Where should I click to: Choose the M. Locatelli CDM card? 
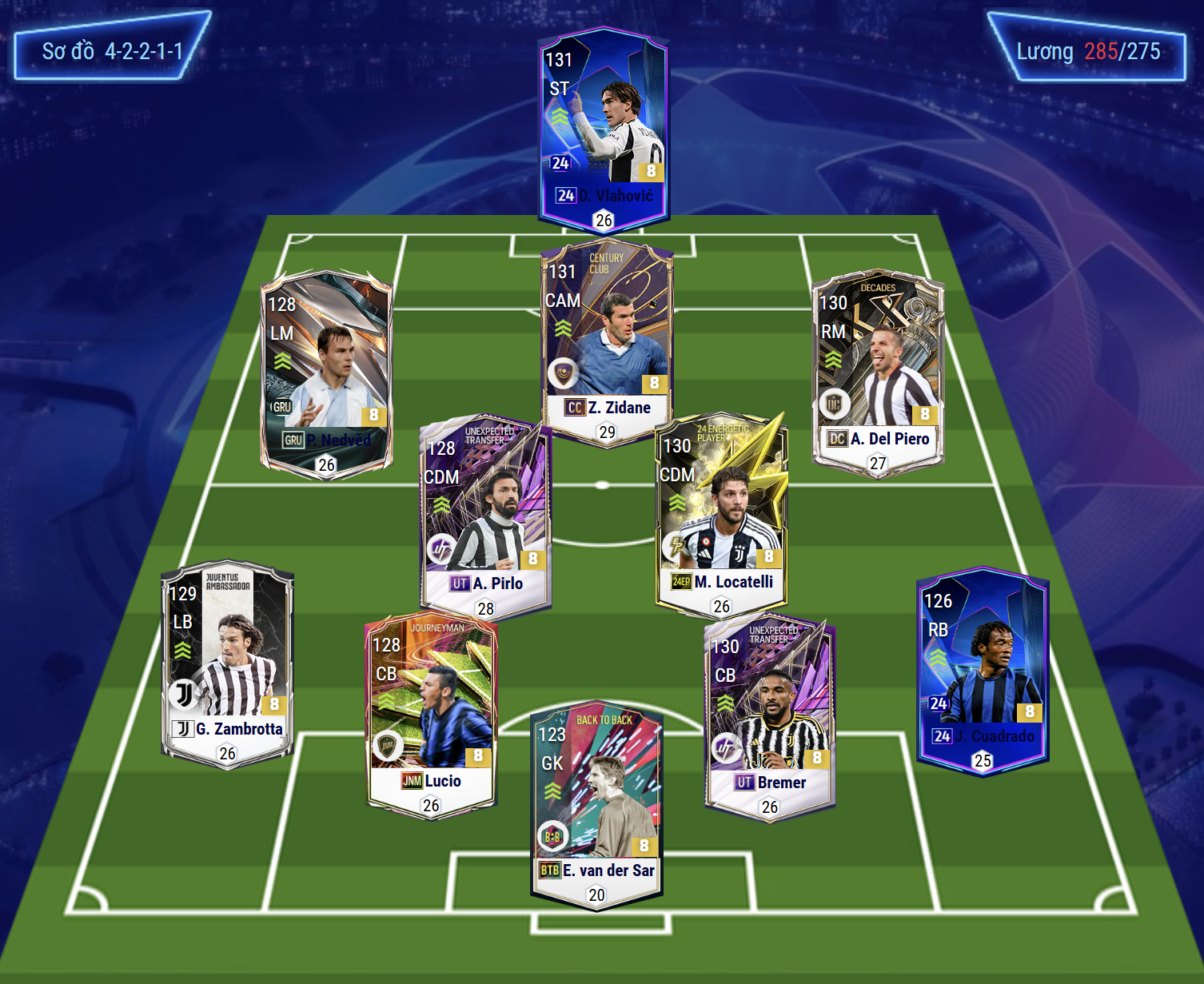click(x=721, y=514)
